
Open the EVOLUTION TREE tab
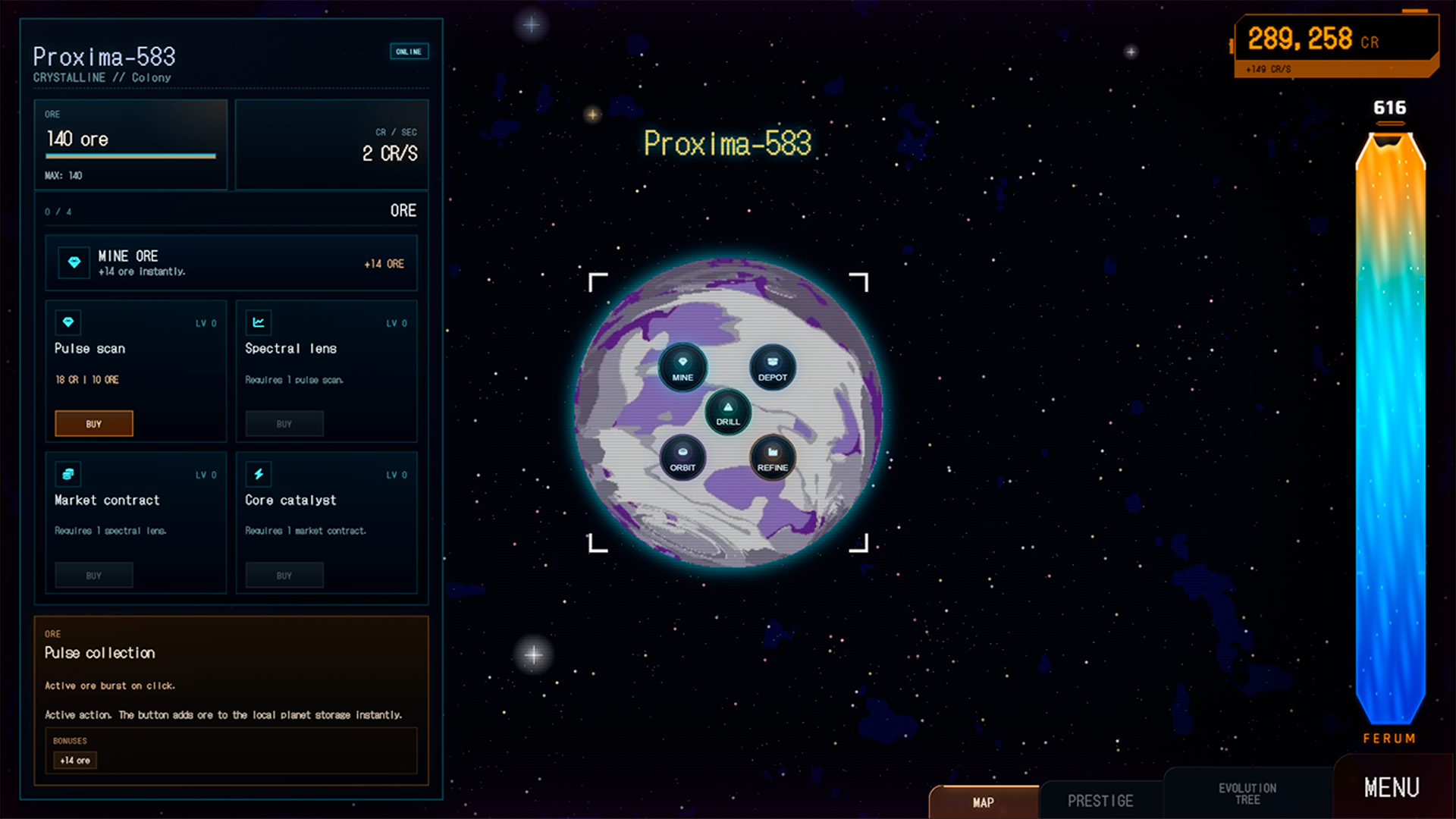[x=1247, y=794]
